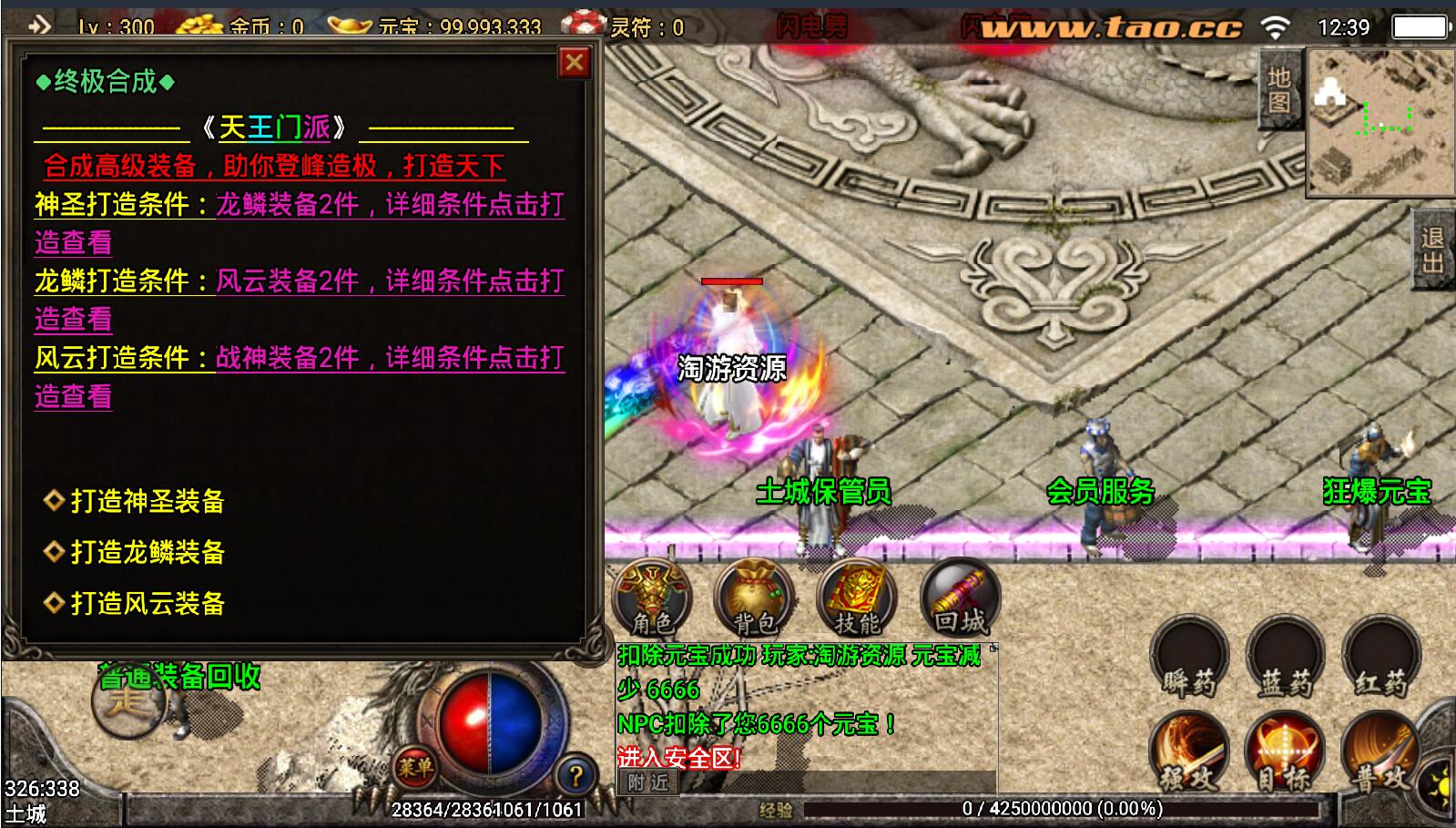Open the 菜单 menu button
Image resolution: width=1456 pixels, height=828 pixels.
click(x=414, y=767)
